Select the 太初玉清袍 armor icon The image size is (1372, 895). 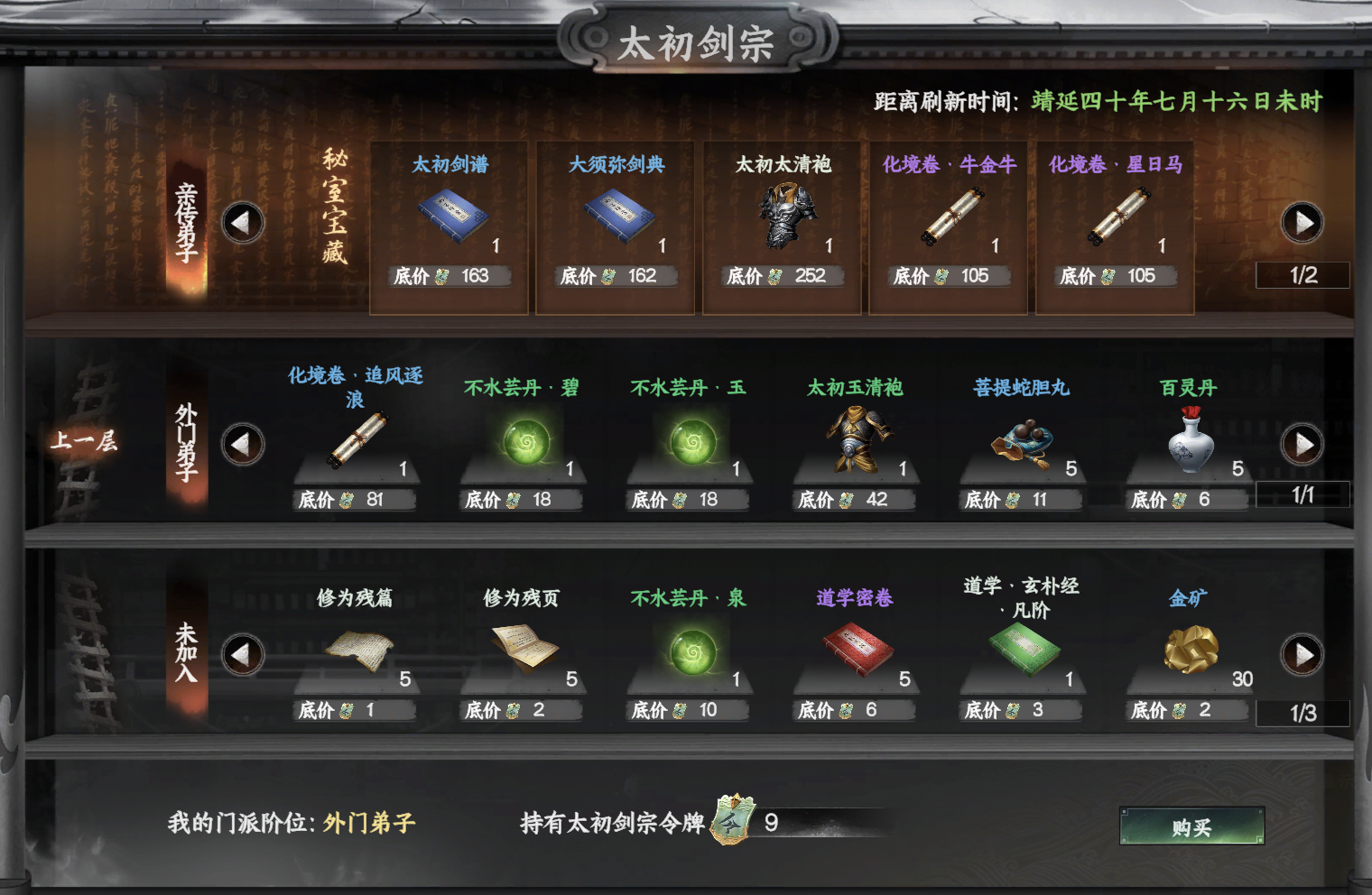(856, 438)
